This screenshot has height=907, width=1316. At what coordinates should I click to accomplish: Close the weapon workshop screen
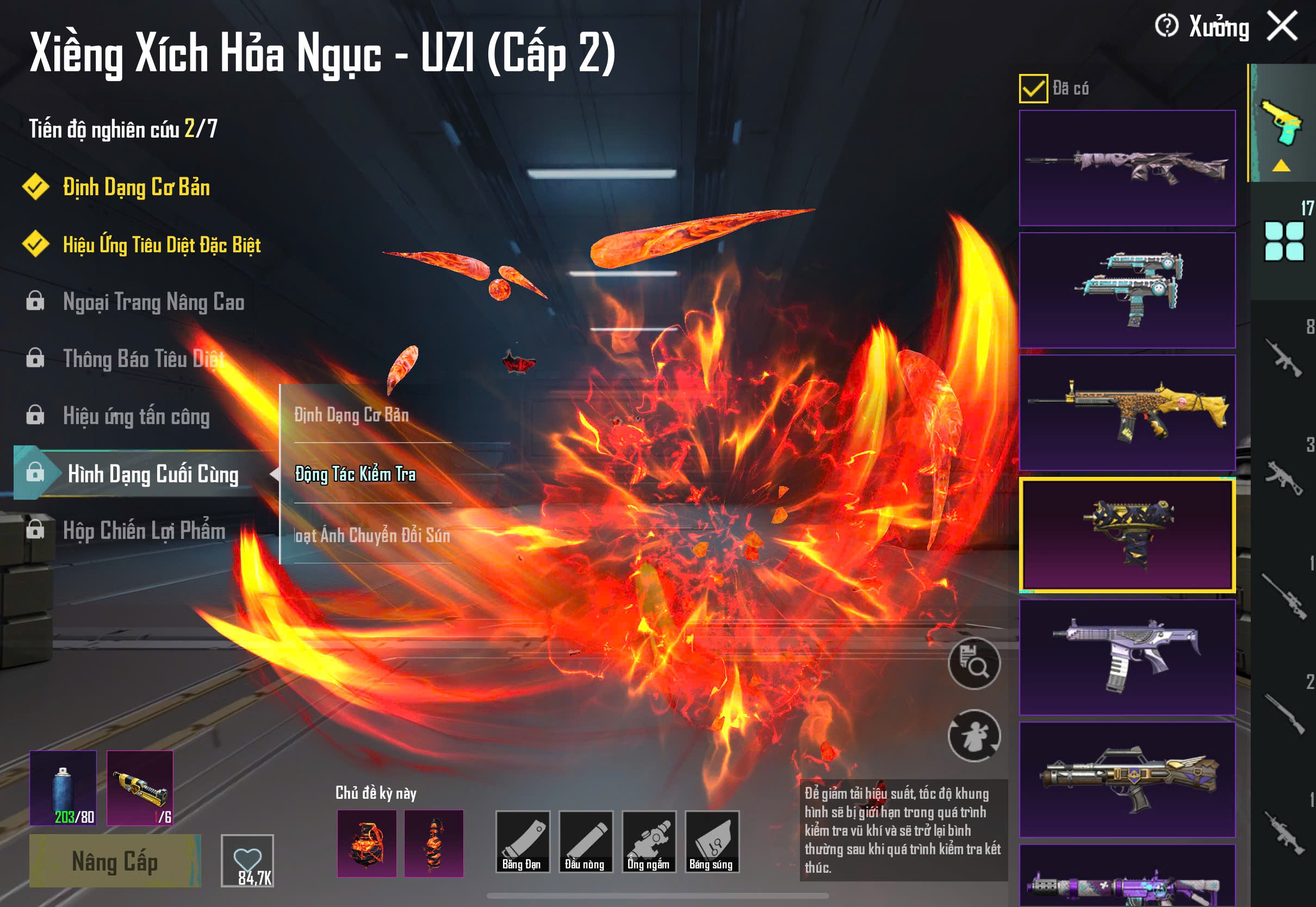(1282, 27)
